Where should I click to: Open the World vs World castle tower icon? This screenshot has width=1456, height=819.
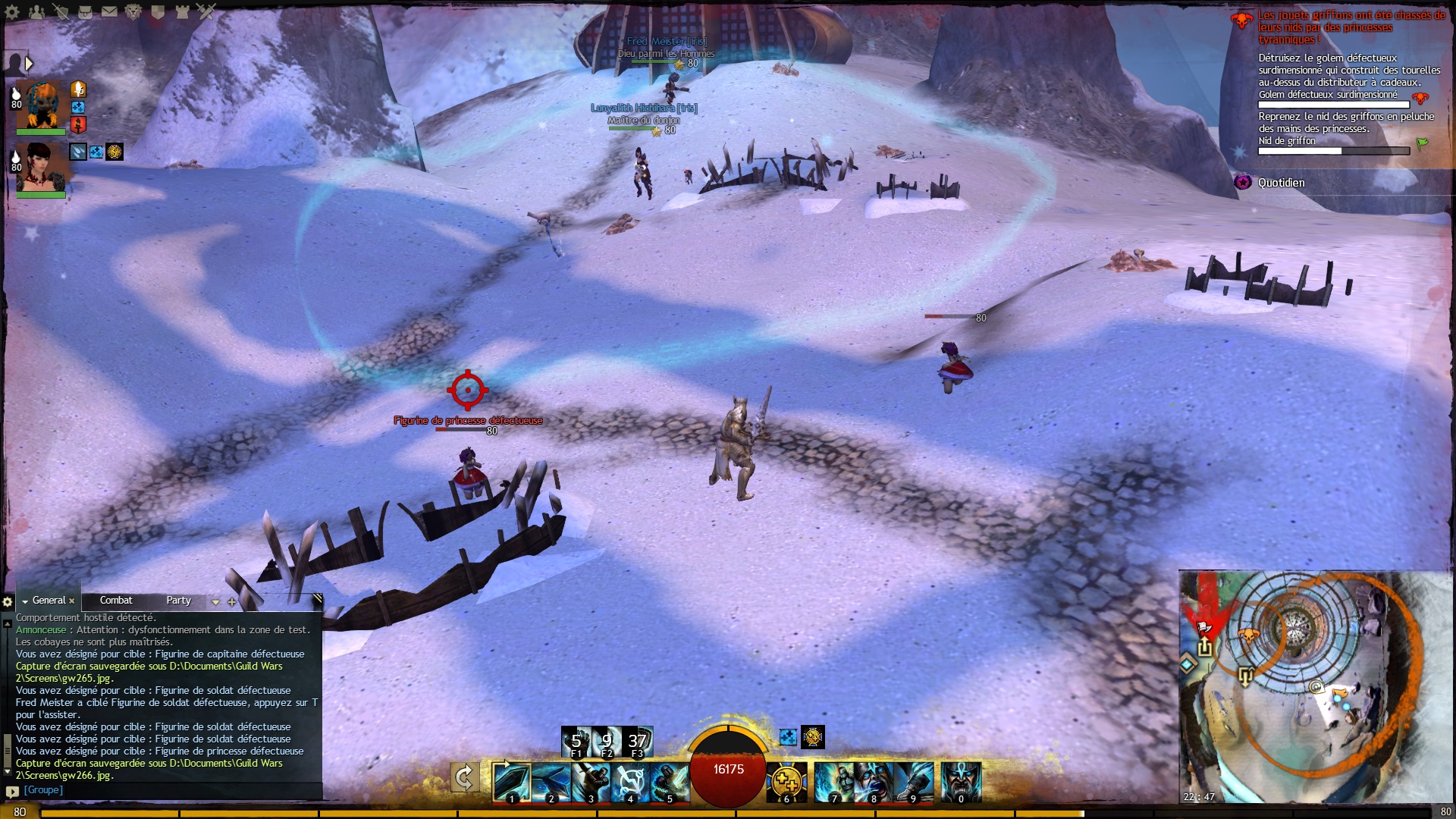tap(182, 12)
